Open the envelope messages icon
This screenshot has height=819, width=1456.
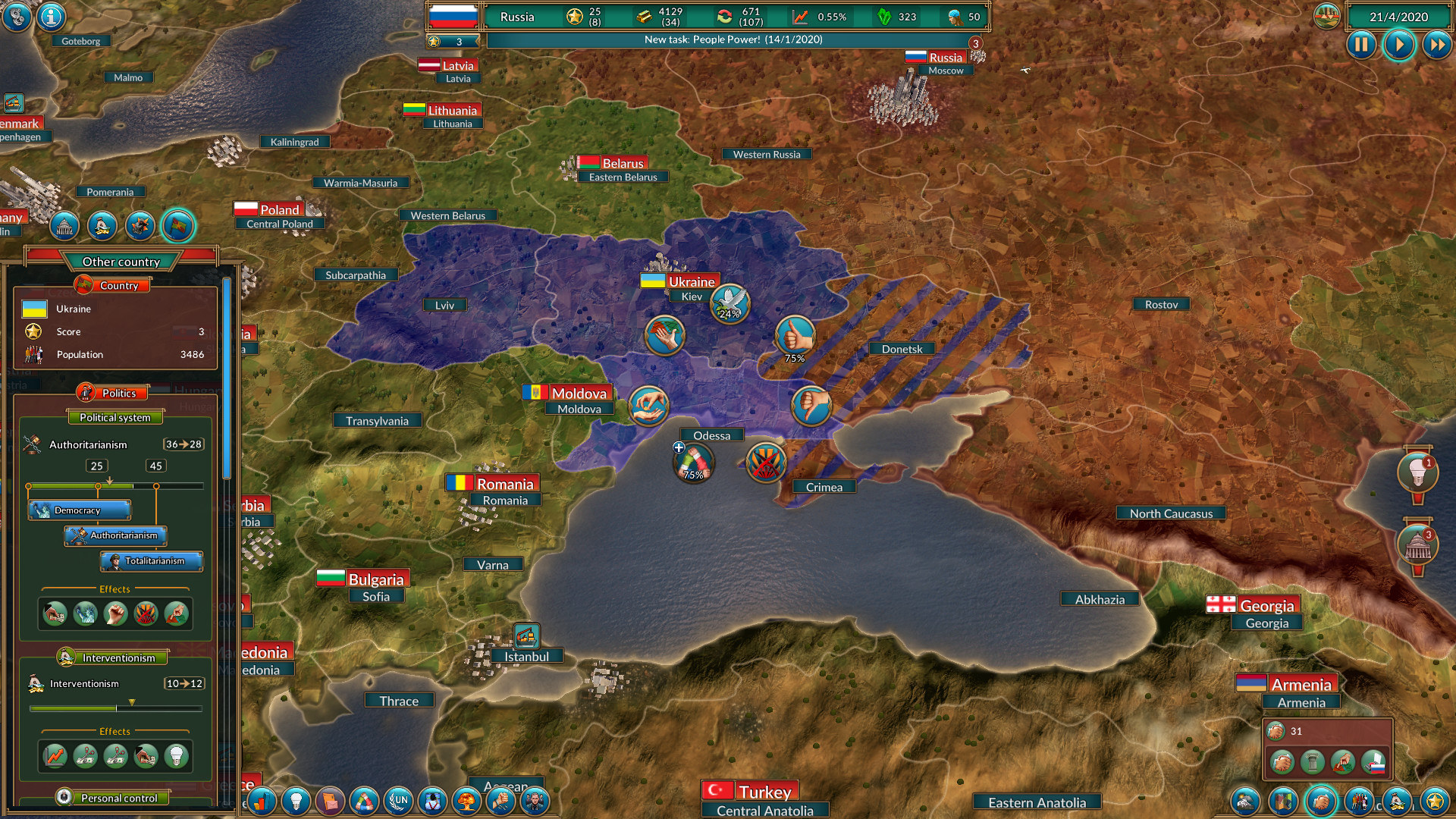[331, 802]
